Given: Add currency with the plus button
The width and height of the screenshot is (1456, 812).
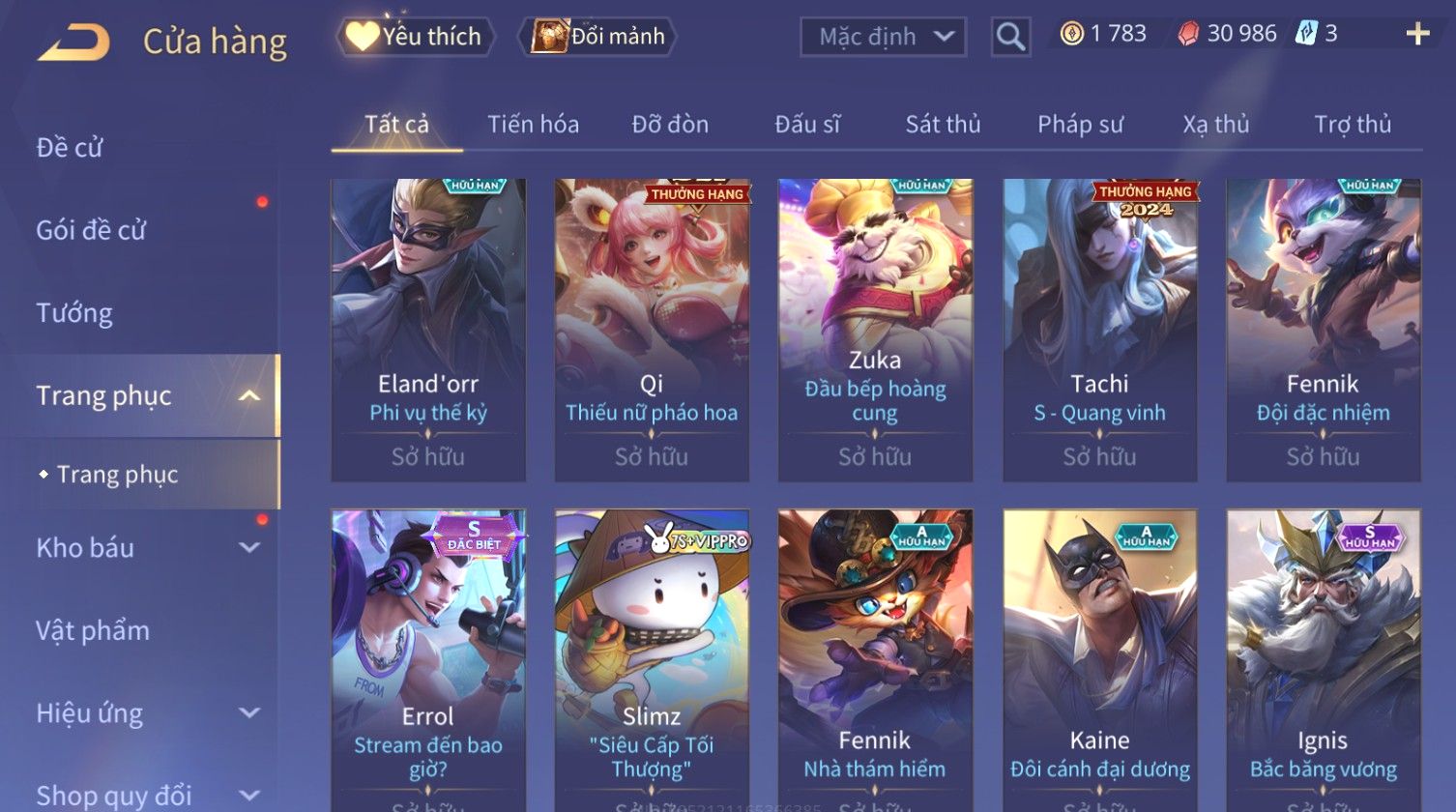Looking at the screenshot, I should point(1417,35).
